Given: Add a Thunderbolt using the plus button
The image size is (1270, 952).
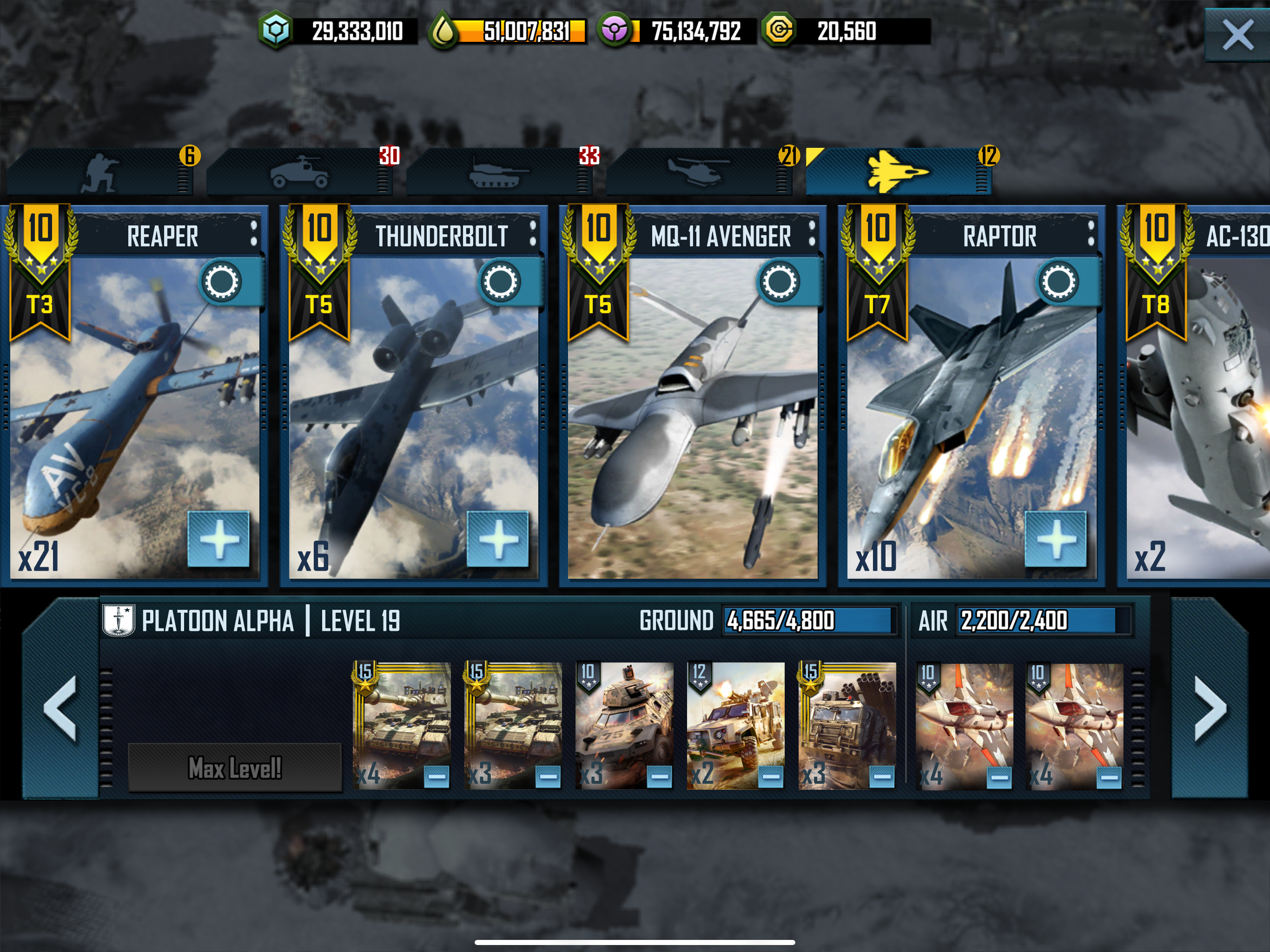Looking at the screenshot, I should tap(498, 539).
